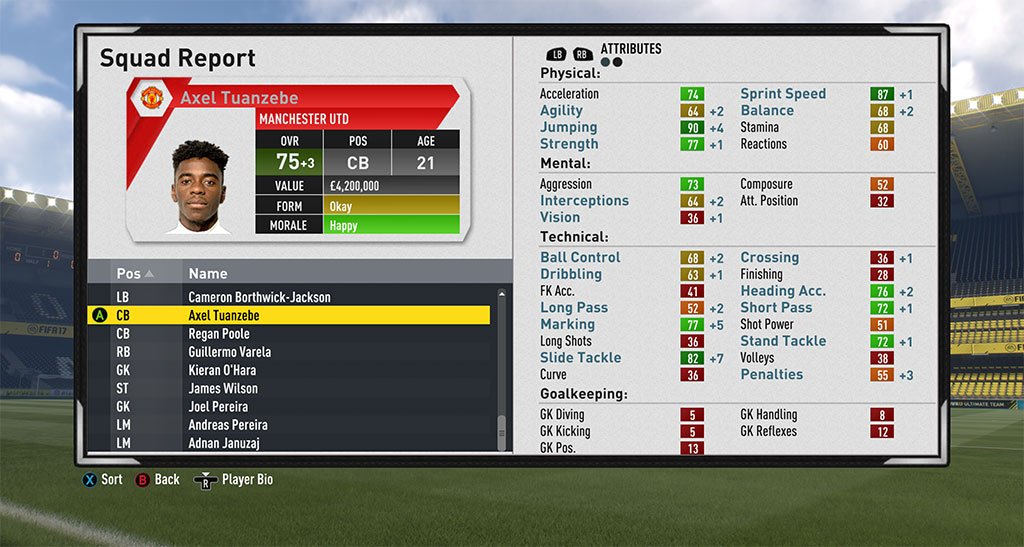Viewport: 1024px width, 547px height.
Task: Click the Attributes page header
Action: pyautogui.click(x=630, y=49)
